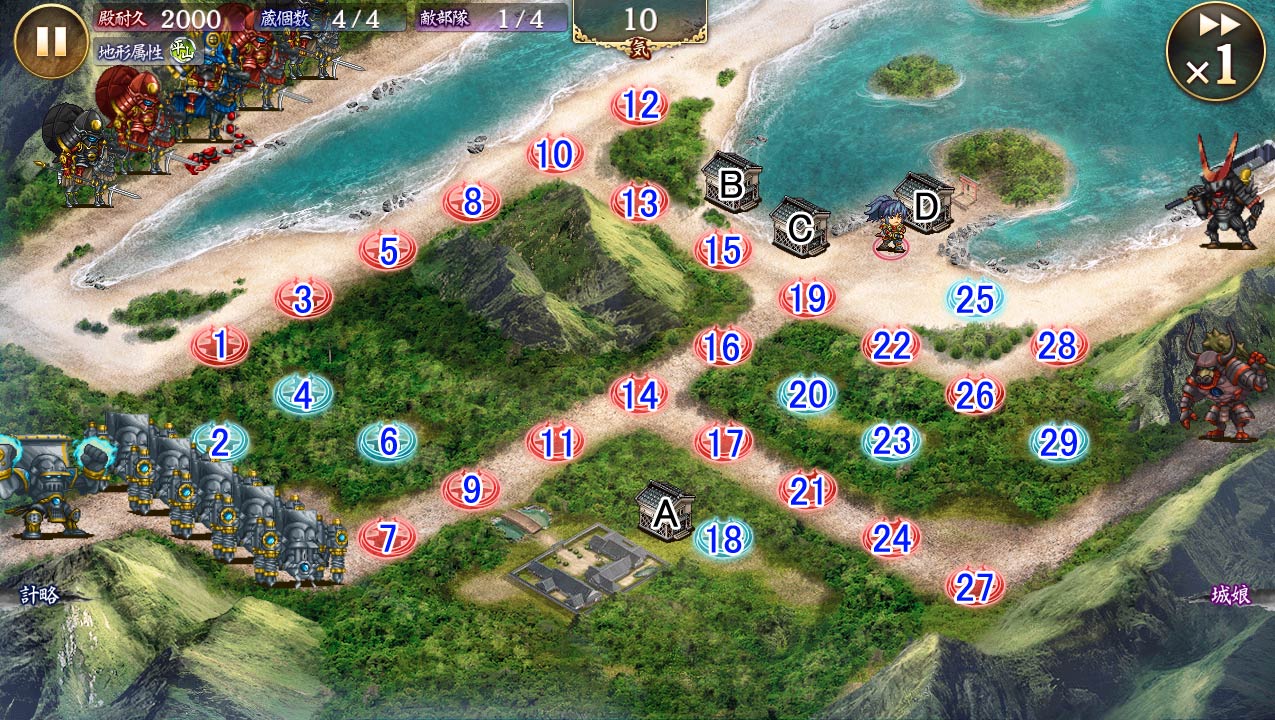The height and width of the screenshot is (720, 1275).
Task: Choose blue deployment slot 25
Action: coord(975,298)
